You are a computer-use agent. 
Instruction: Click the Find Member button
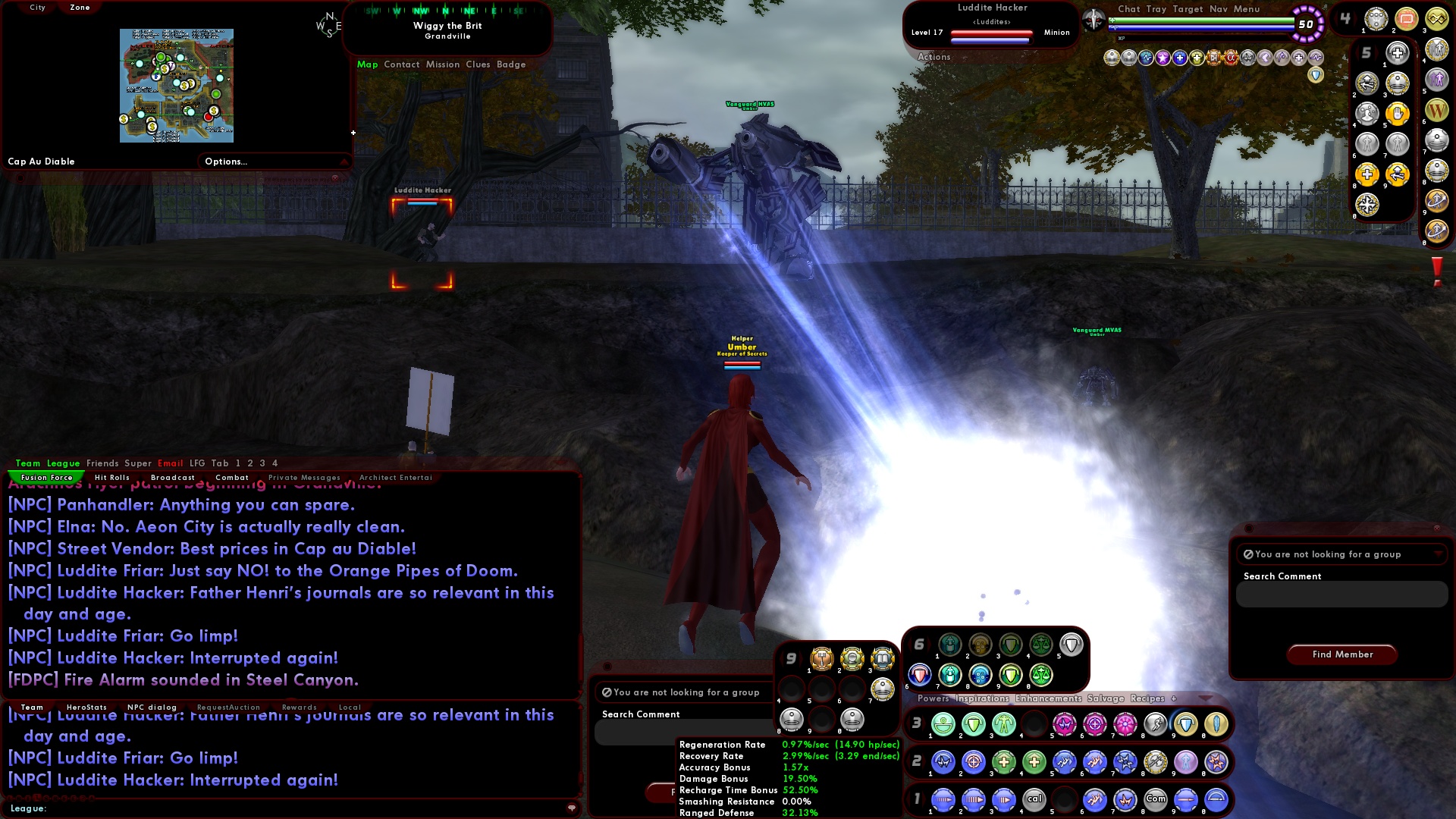tap(1341, 654)
